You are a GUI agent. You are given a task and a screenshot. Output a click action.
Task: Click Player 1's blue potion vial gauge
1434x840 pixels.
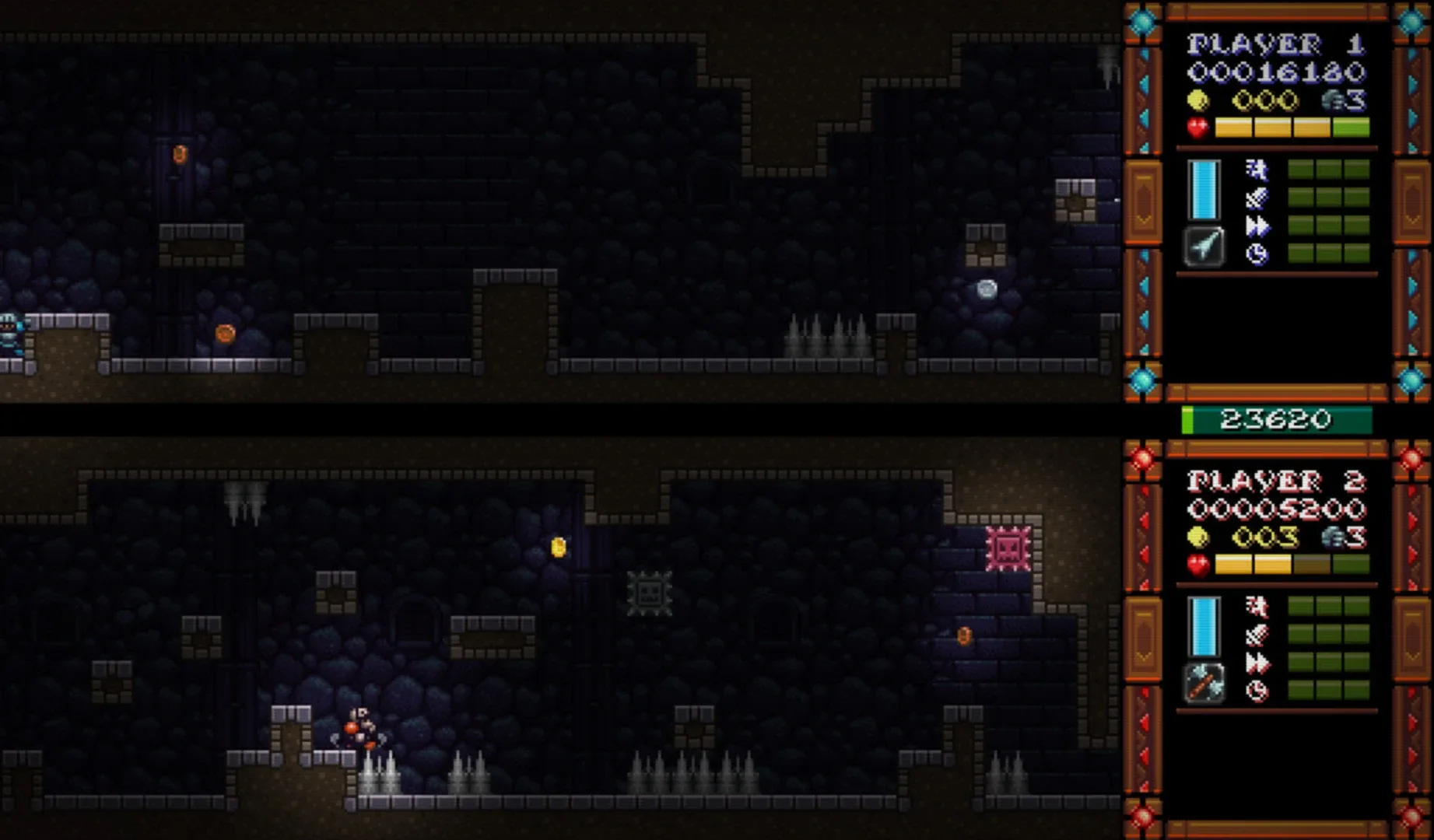[x=1203, y=189]
